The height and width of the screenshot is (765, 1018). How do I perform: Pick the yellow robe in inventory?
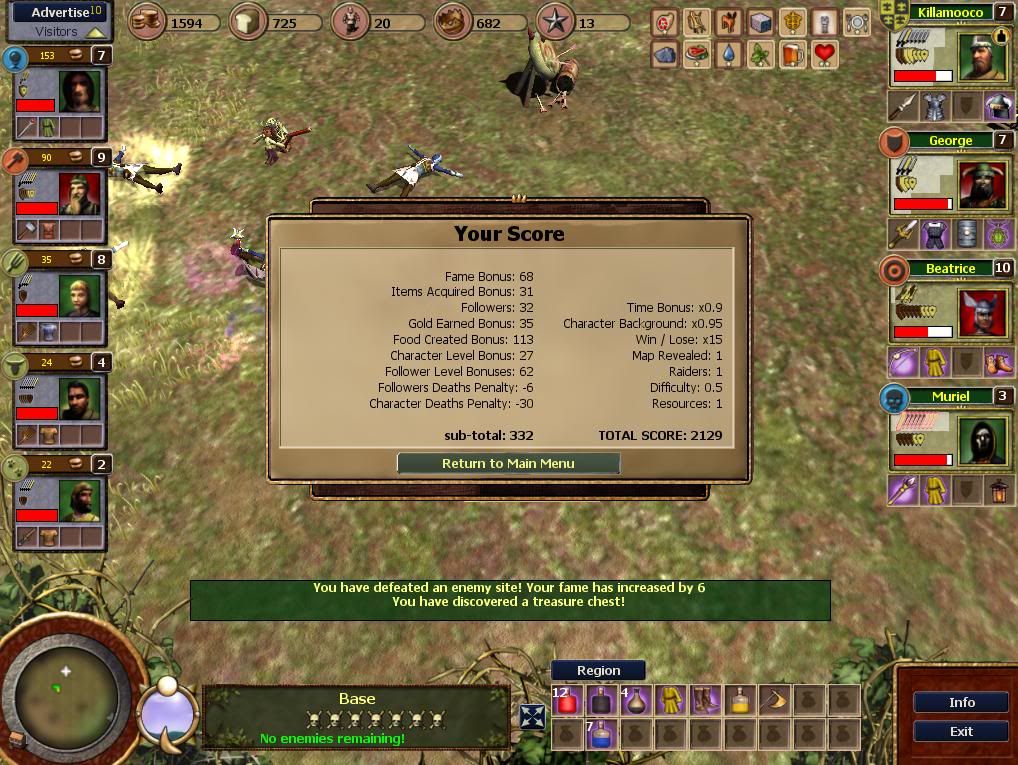671,701
